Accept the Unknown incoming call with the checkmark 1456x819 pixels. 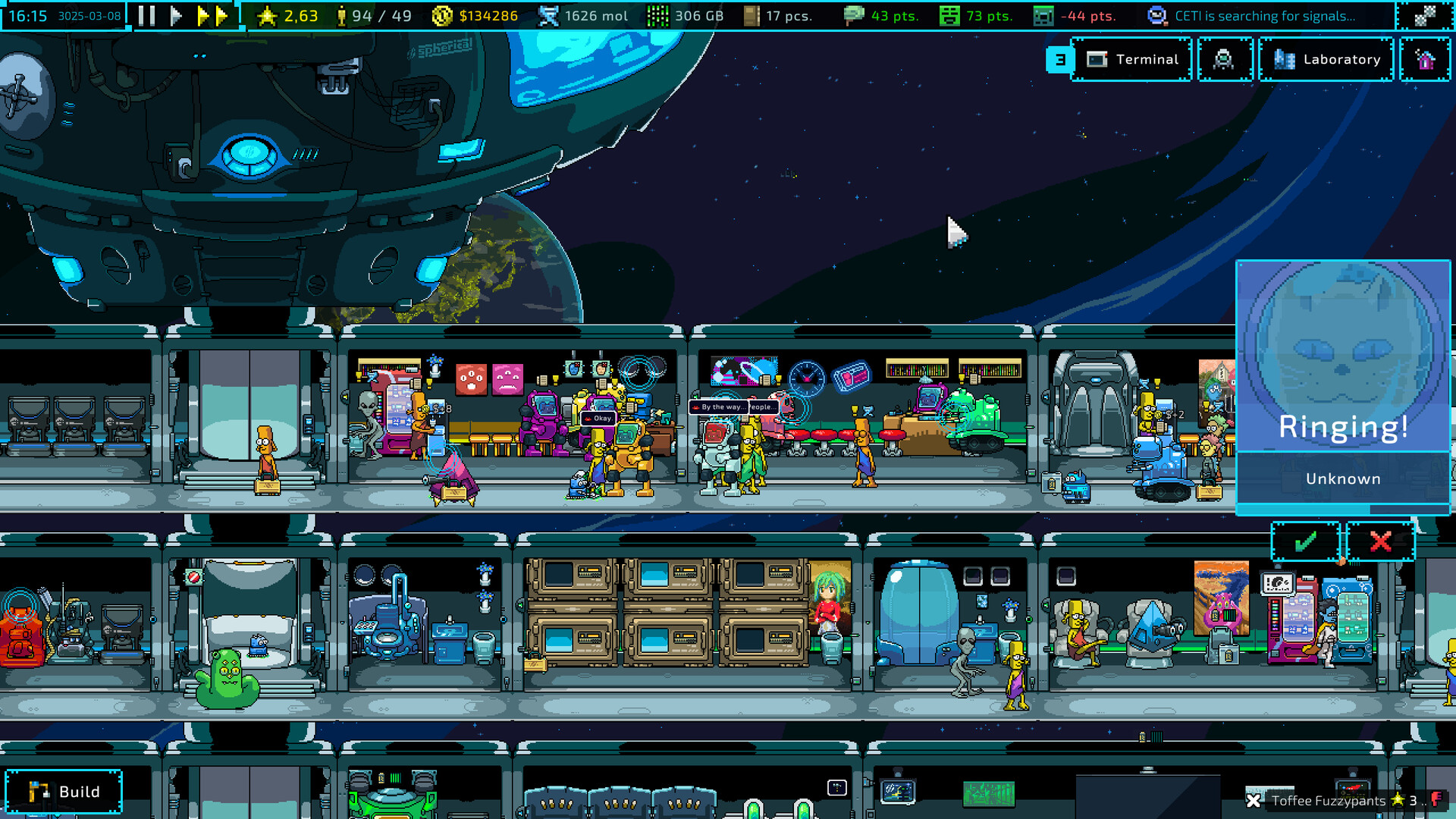click(1305, 541)
